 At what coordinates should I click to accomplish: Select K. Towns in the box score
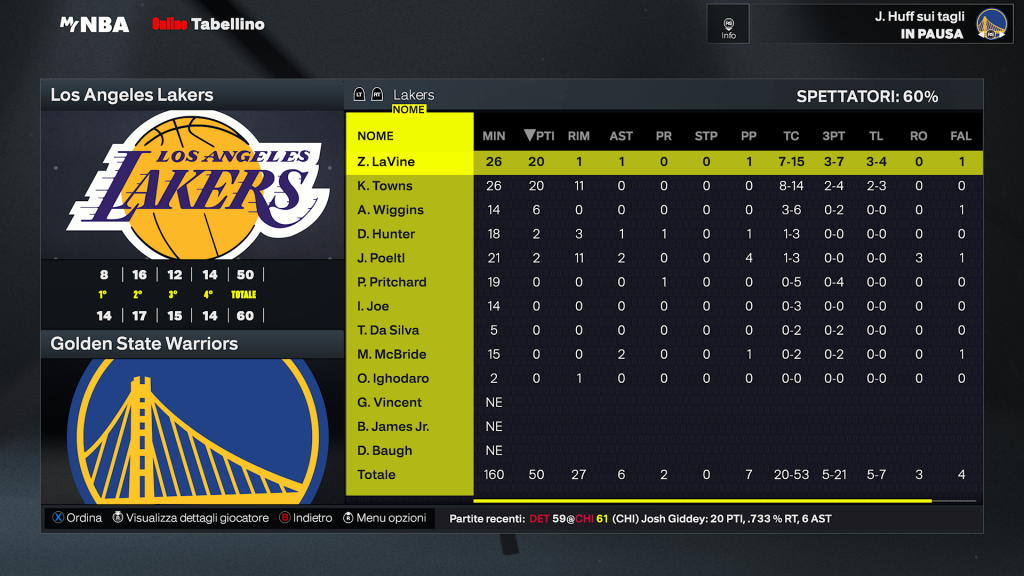click(385, 186)
